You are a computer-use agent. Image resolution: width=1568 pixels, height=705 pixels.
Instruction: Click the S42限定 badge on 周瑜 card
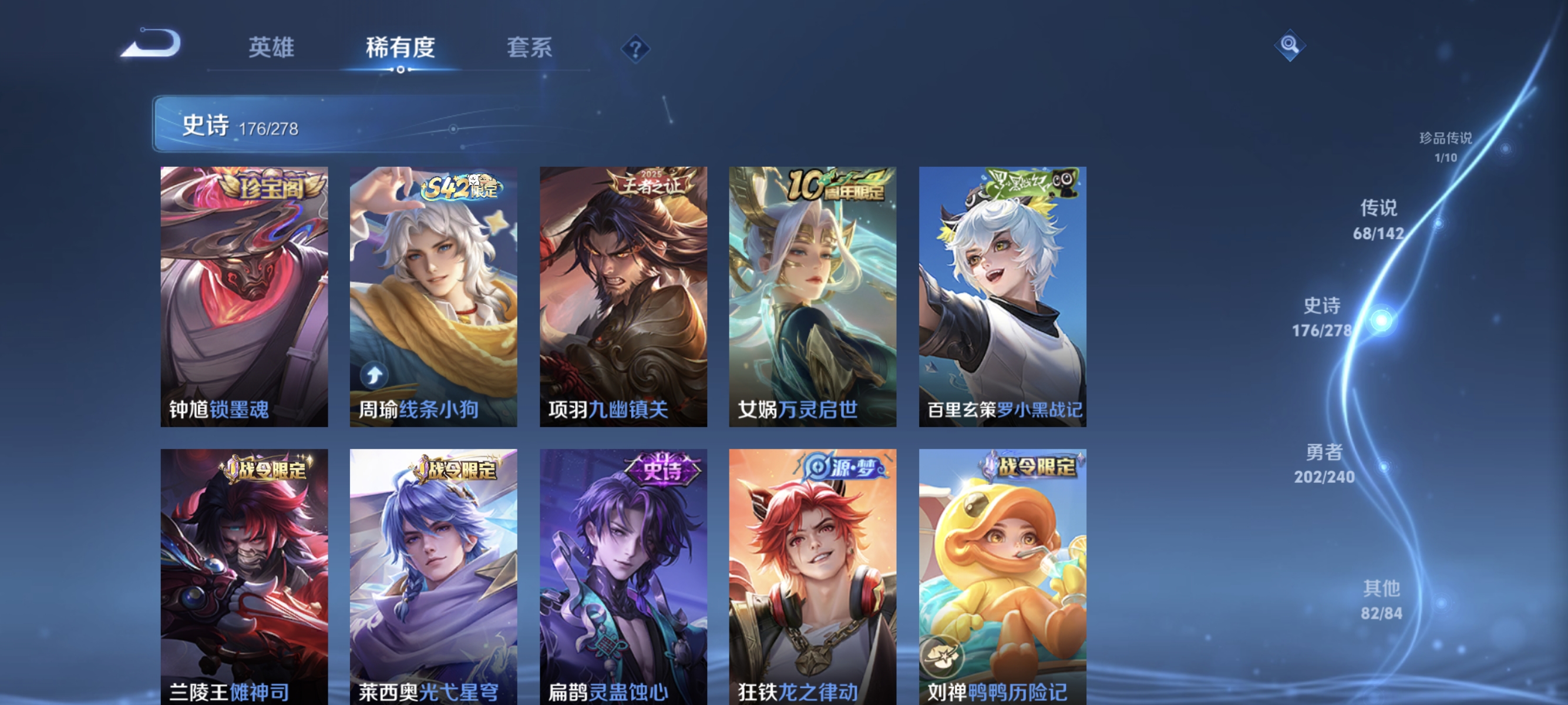pyautogui.click(x=458, y=189)
